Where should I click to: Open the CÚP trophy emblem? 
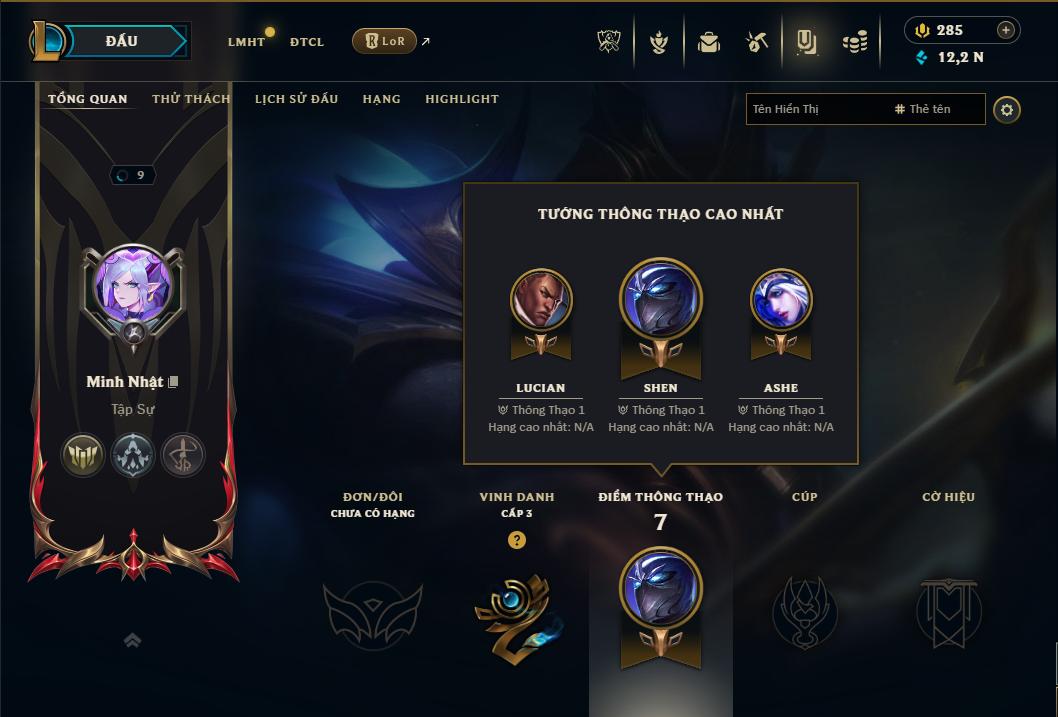click(x=804, y=611)
